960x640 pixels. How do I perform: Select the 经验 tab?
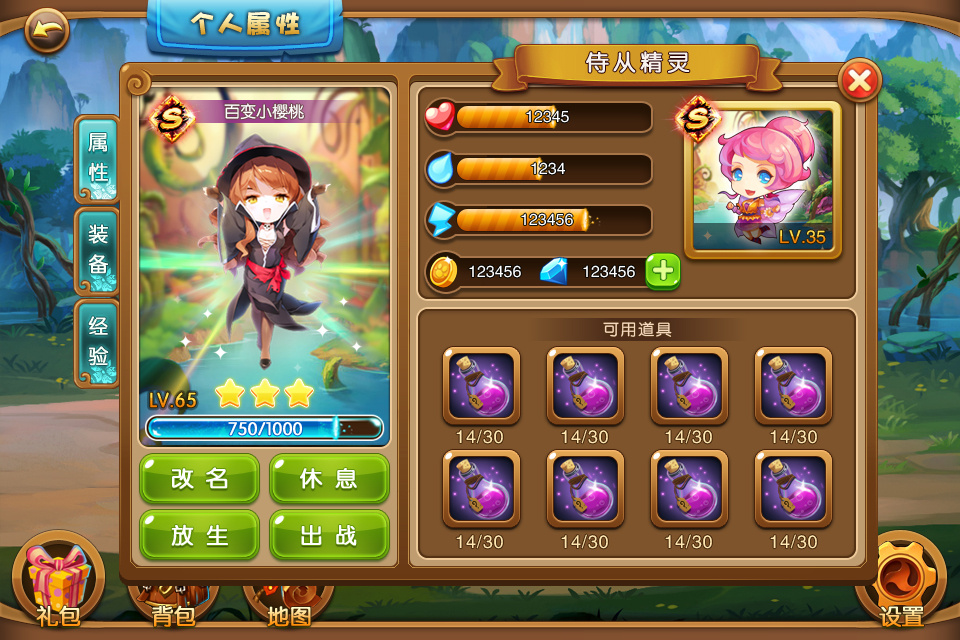98,342
